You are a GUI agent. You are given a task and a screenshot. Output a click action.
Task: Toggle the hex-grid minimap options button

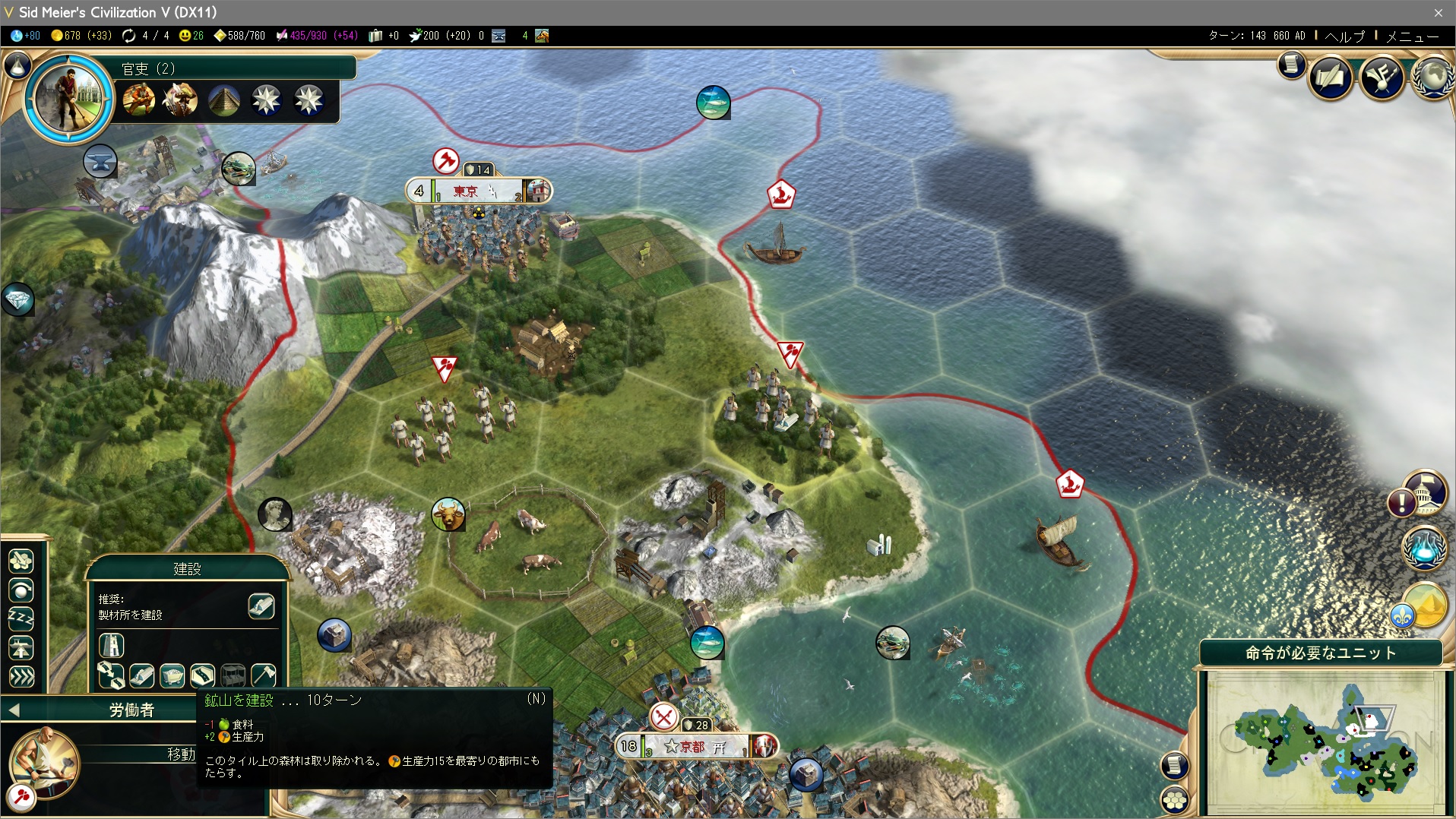click(1175, 798)
